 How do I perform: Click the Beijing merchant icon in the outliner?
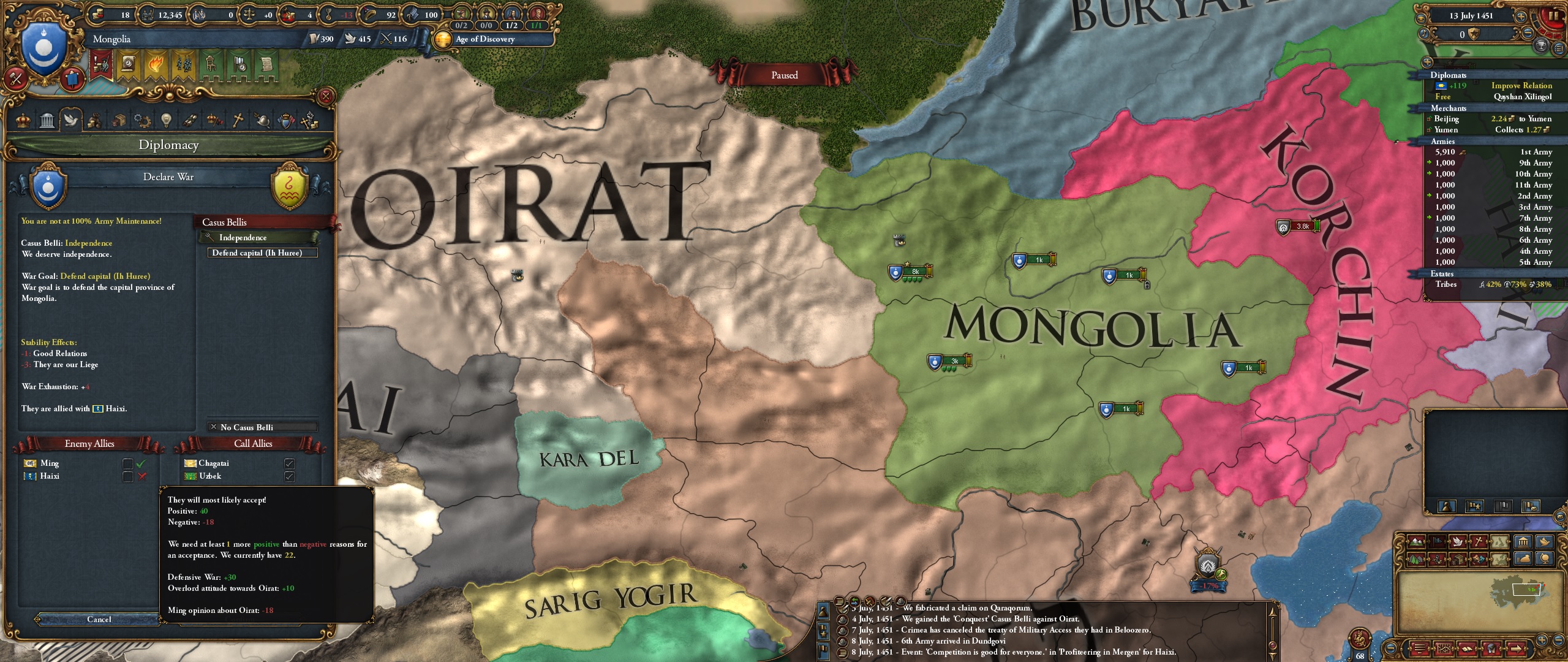coord(1429,119)
